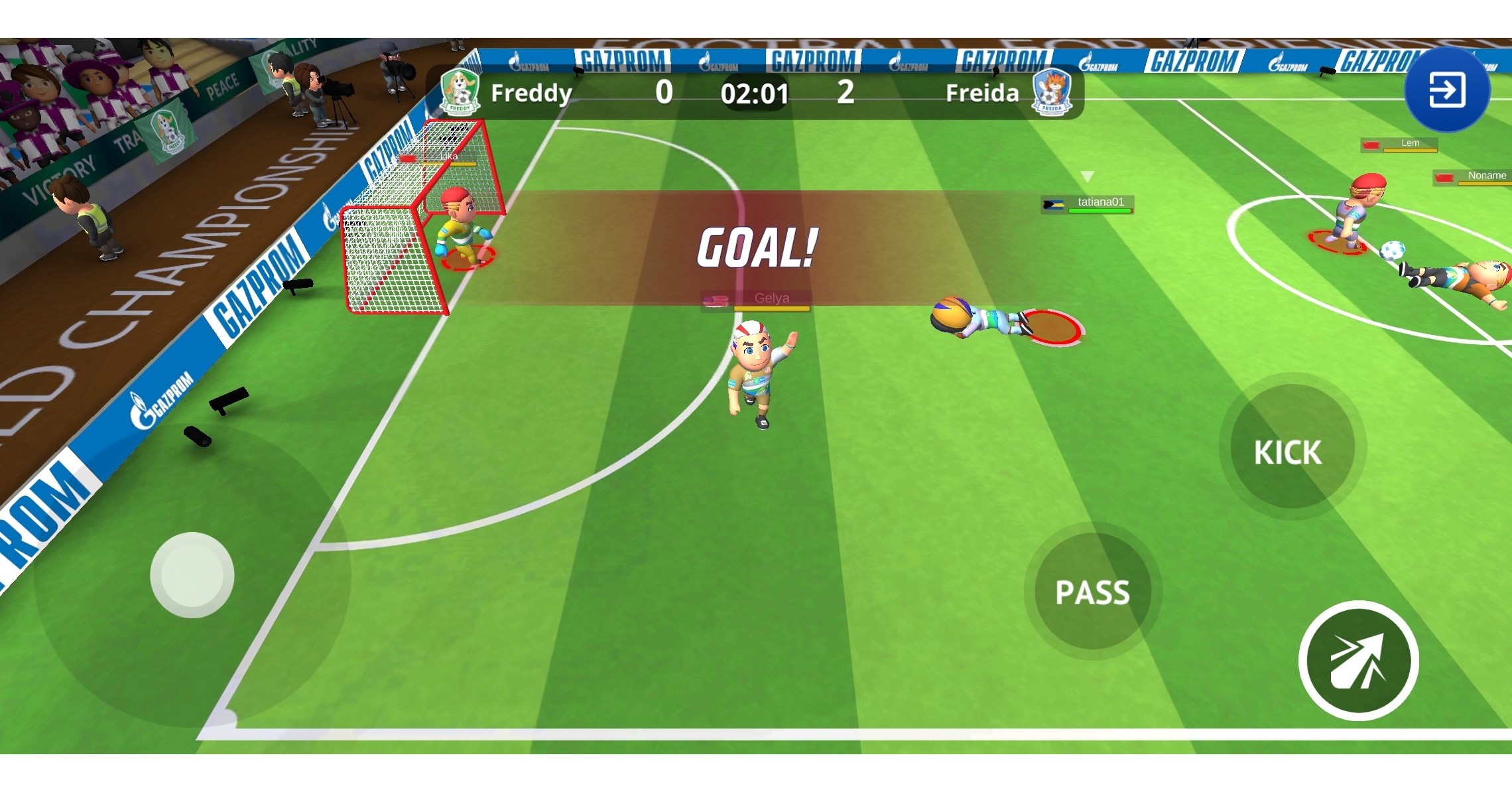Tap Freida's score of 2
Screen dimensions: 1512x792
[x=846, y=93]
